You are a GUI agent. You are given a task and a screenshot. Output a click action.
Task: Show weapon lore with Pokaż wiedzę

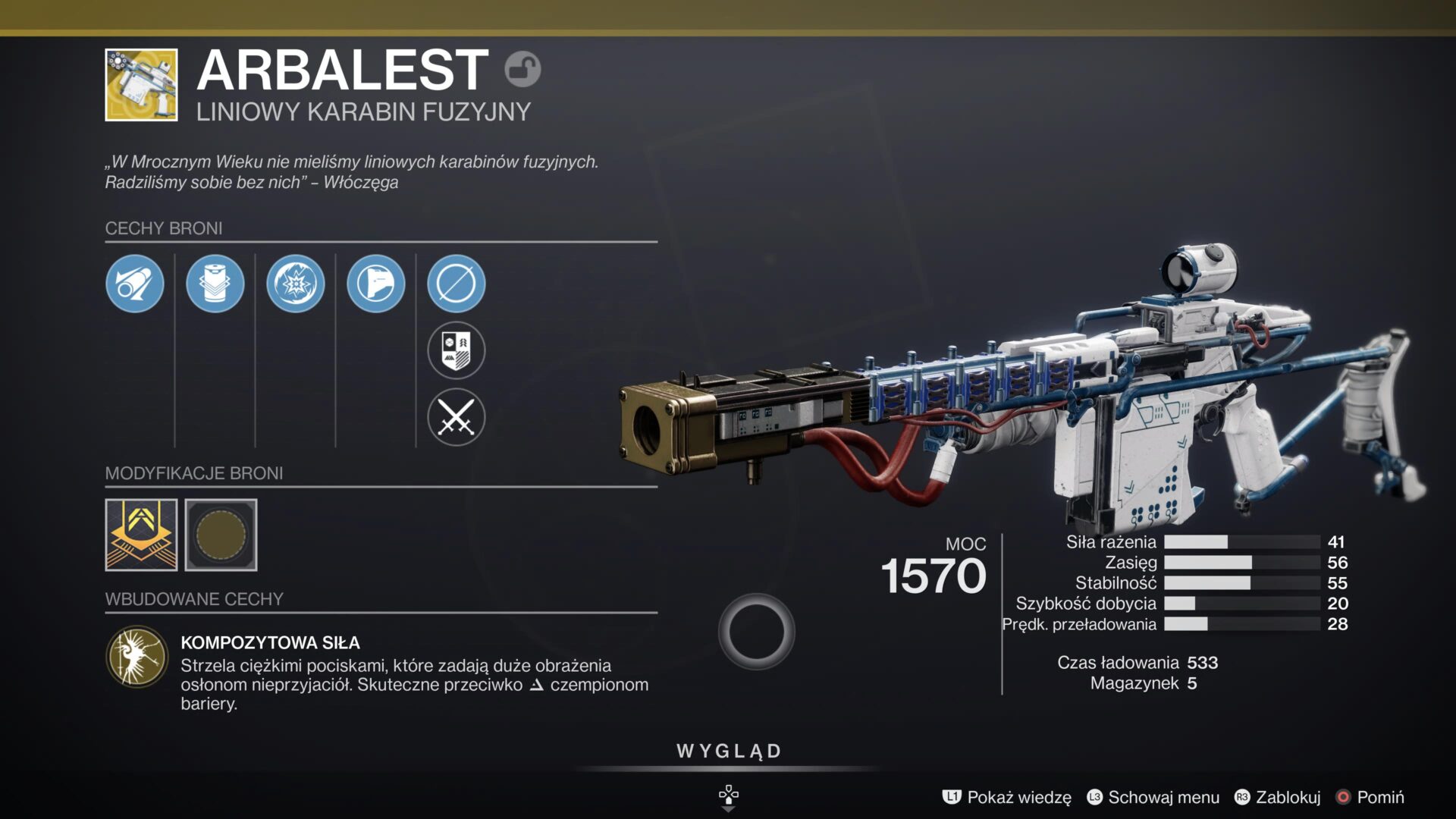[1007, 797]
